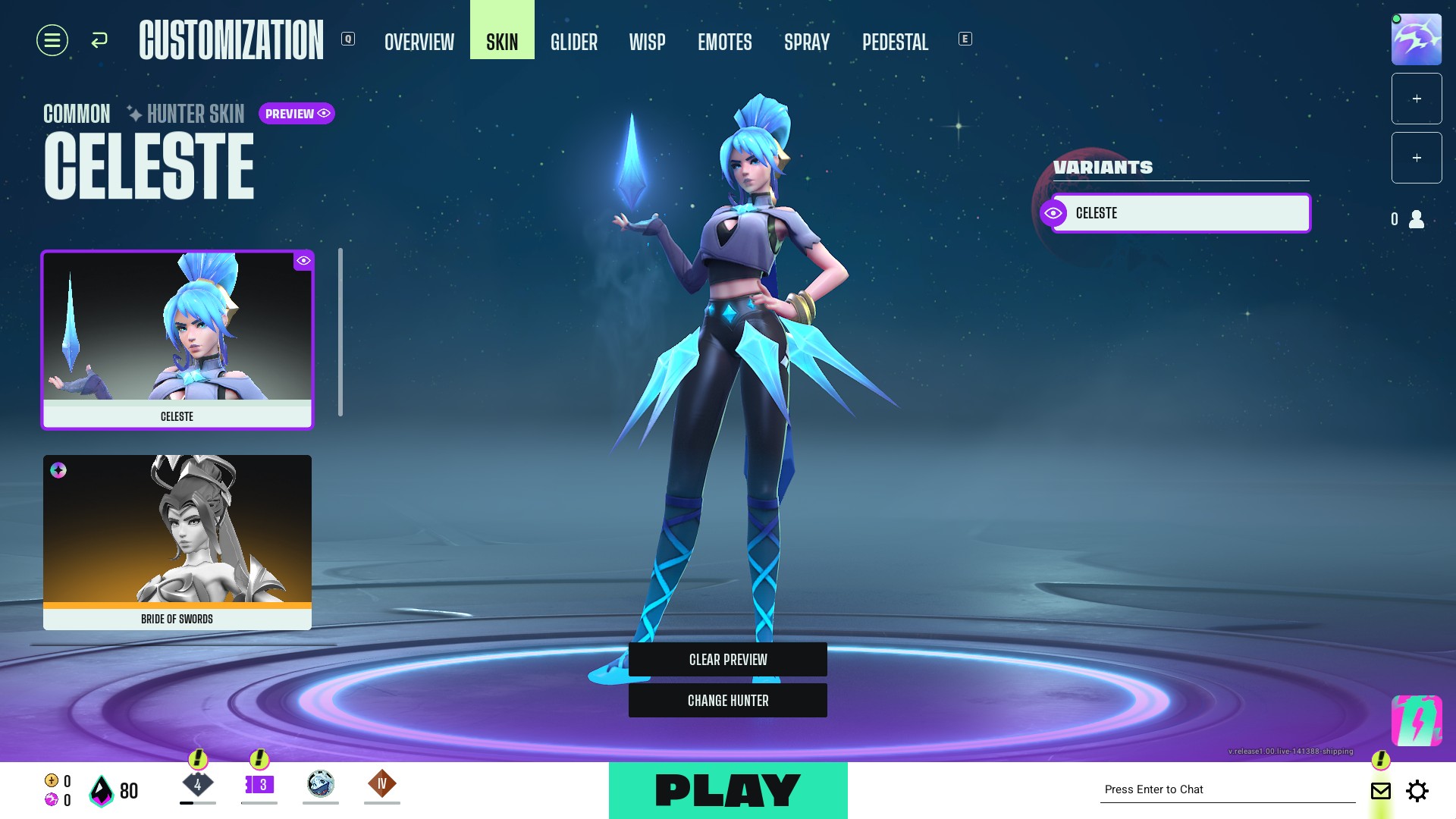The height and width of the screenshot is (819, 1456).
Task: Switch to the Overview tab
Action: pyautogui.click(x=419, y=42)
